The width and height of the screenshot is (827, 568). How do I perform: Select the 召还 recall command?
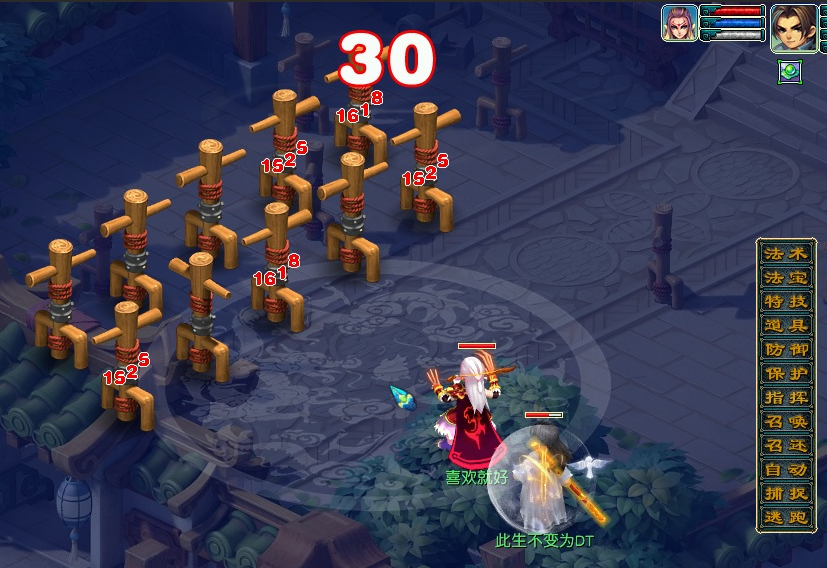point(785,445)
